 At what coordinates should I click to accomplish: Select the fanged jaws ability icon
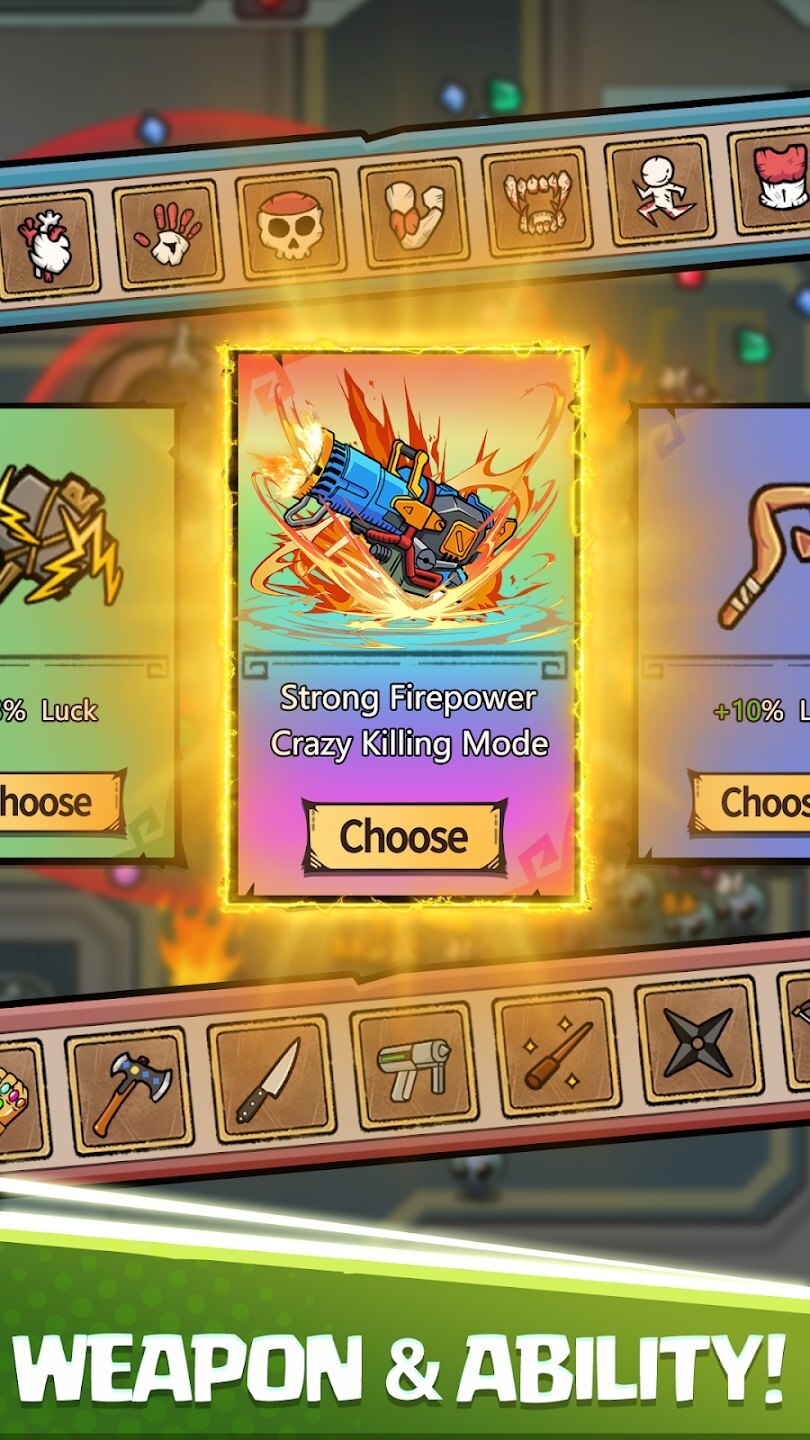click(536, 199)
